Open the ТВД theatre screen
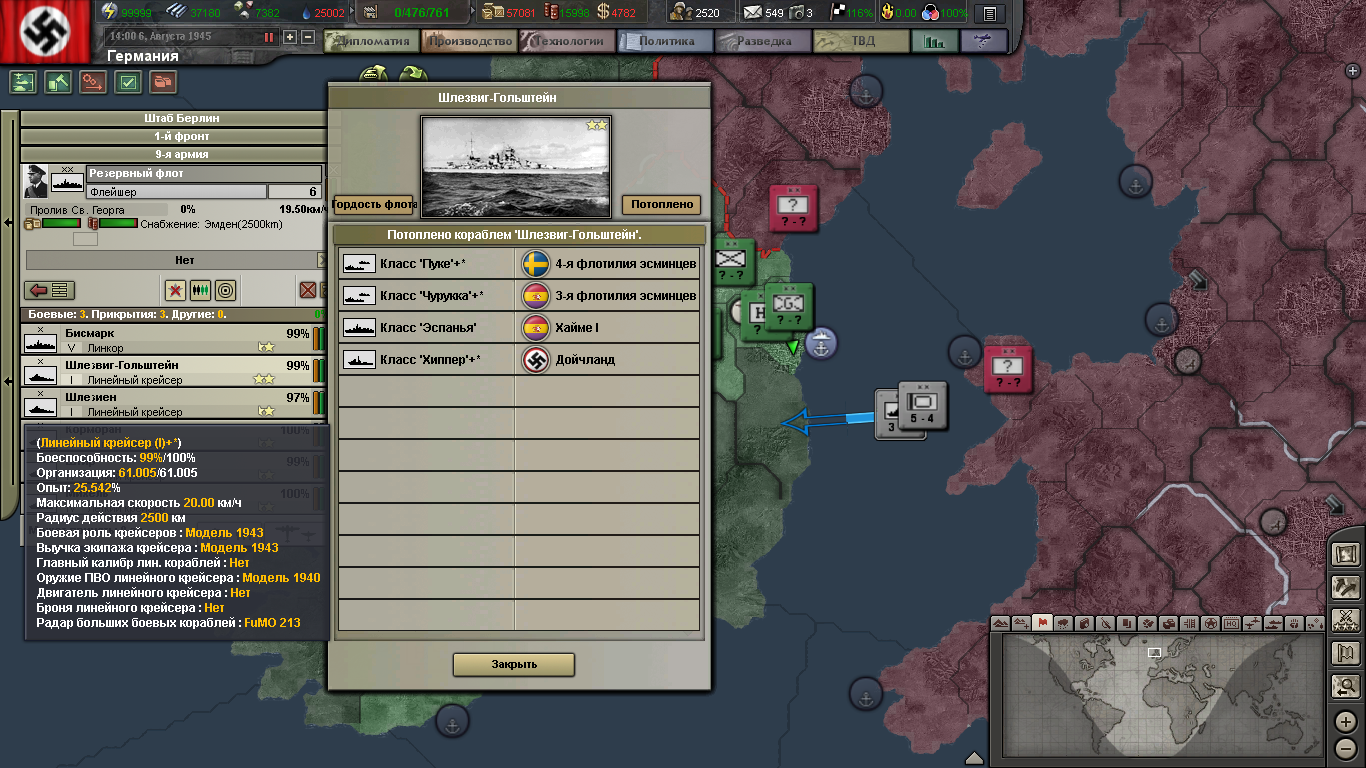 (x=861, y=41)
